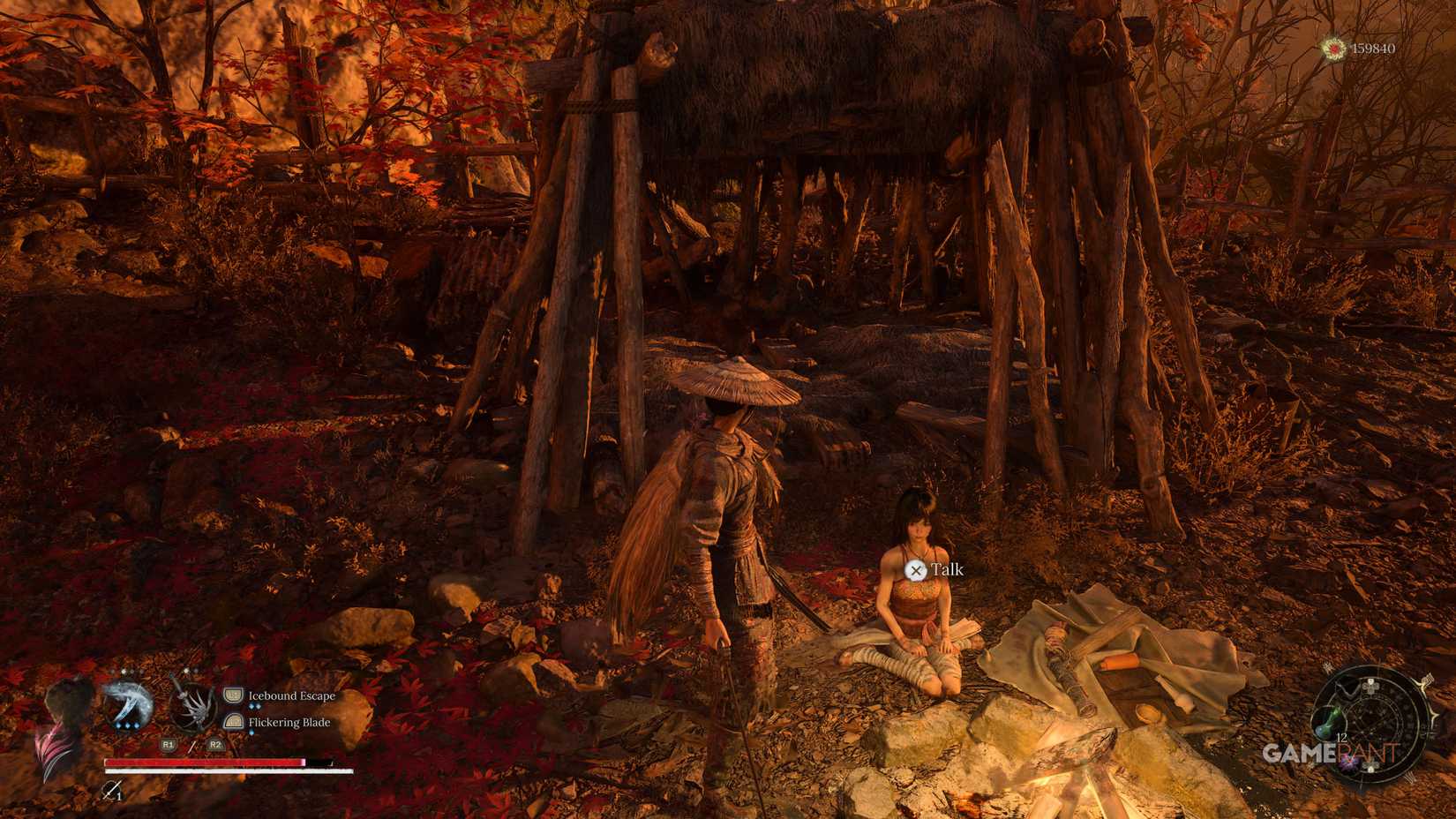Screen dimensions: 1456x819
Task: Select the Icebound Escape skill icon
Action: (x=233, y=695)
